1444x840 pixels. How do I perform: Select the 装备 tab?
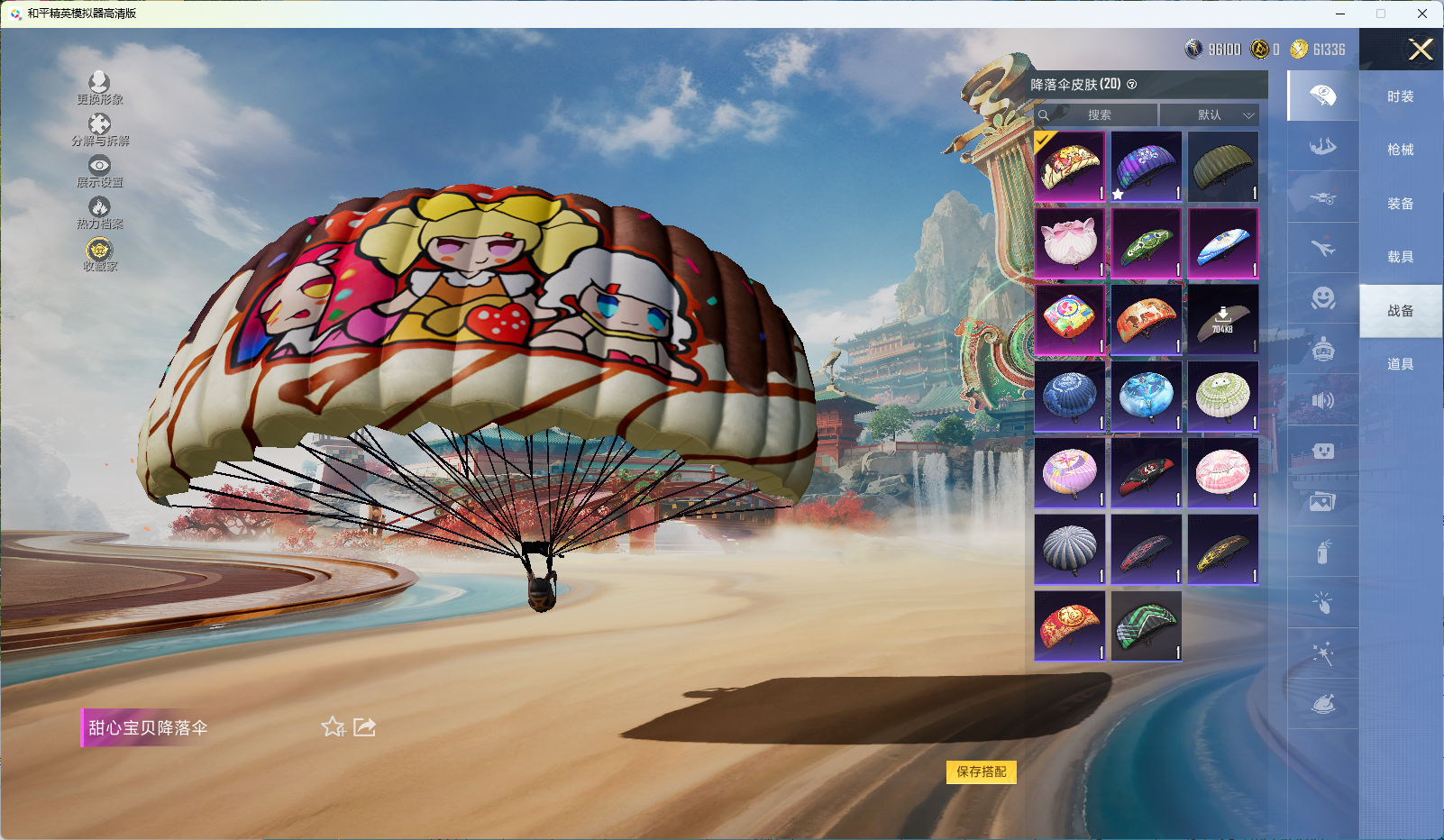1400,204
